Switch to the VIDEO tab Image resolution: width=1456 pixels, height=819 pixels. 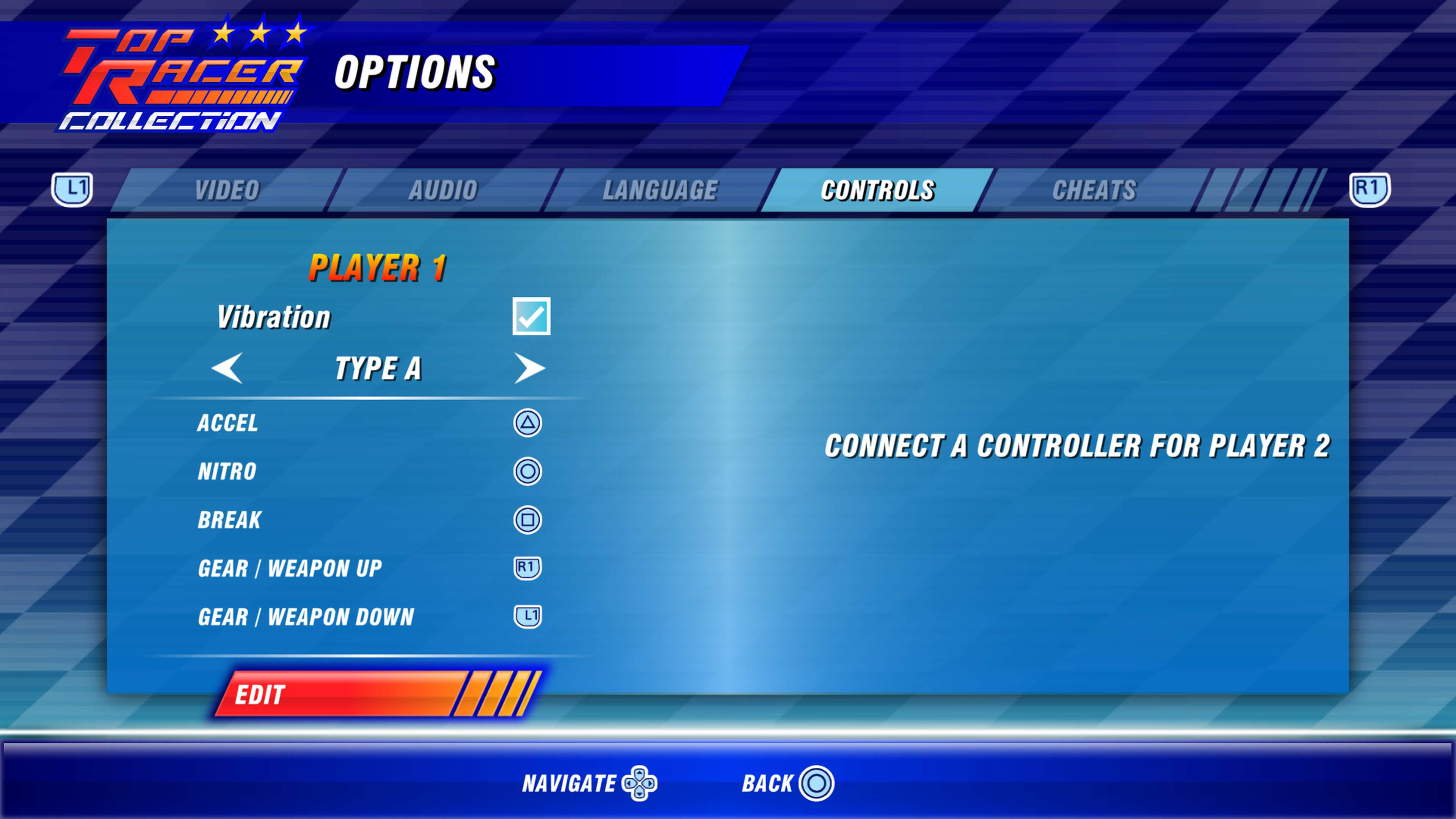[x=227, y=190]
